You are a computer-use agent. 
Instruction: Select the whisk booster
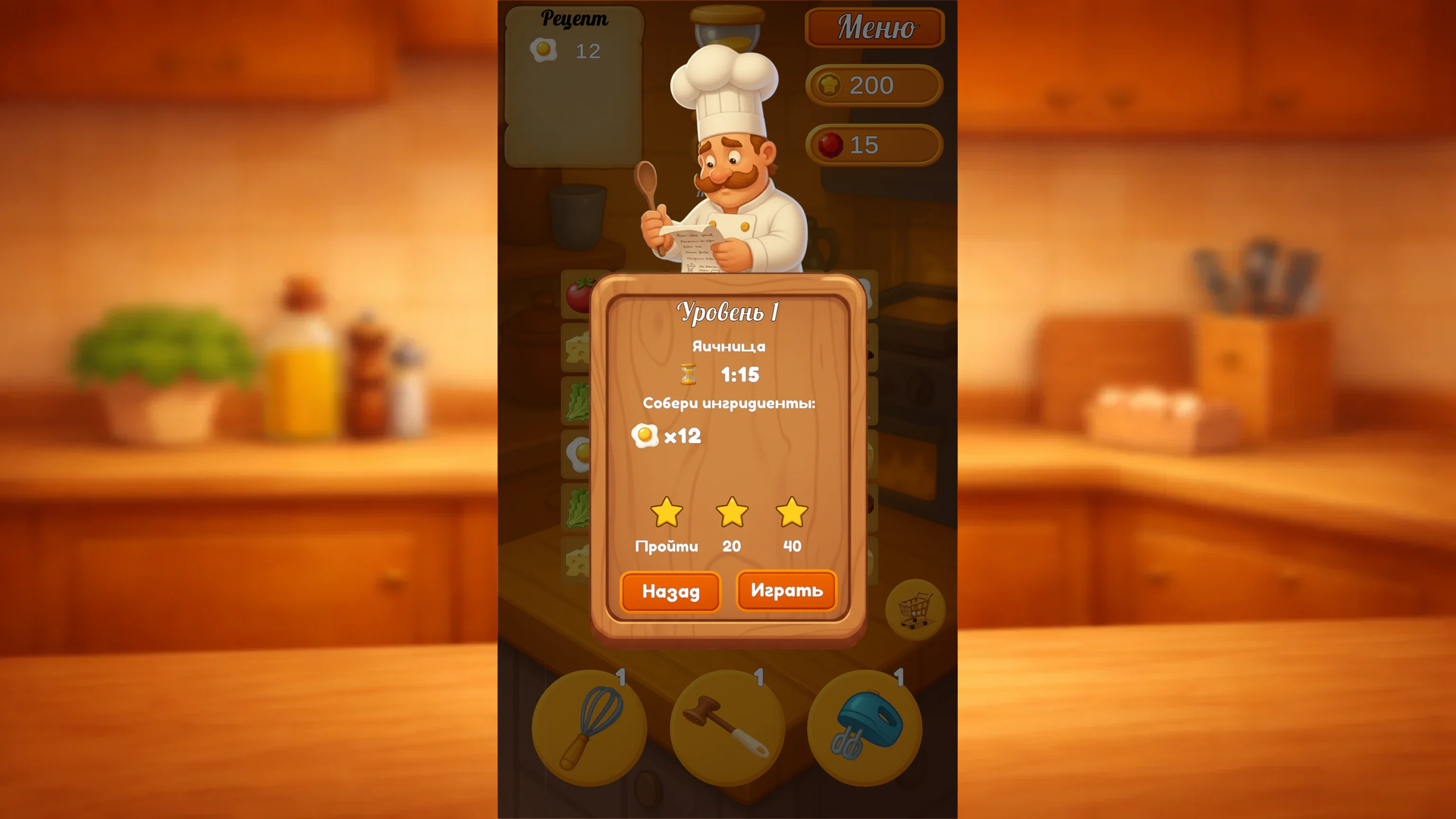pyautogui.click(x=590, y=726)
